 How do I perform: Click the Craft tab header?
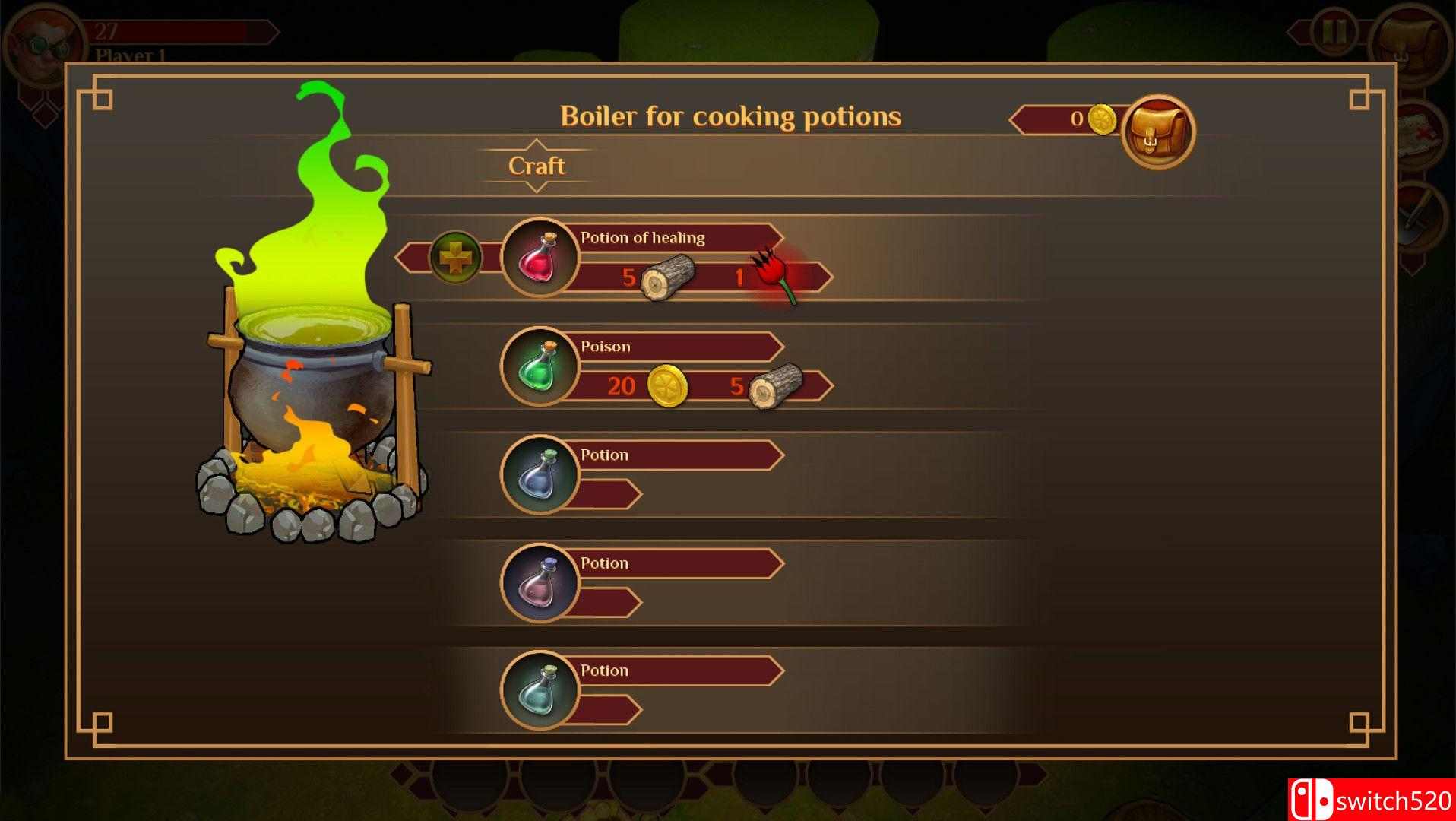coord(537,165)
